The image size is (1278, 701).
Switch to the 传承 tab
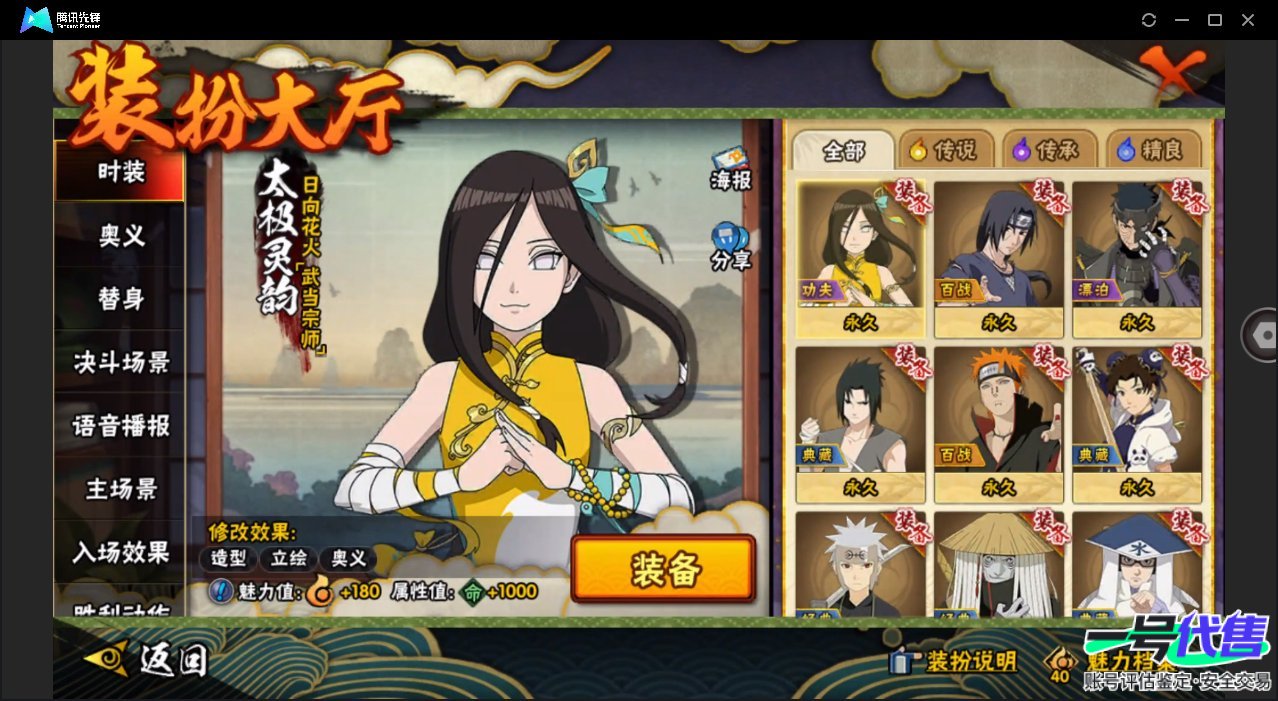tap(1048, 151)
